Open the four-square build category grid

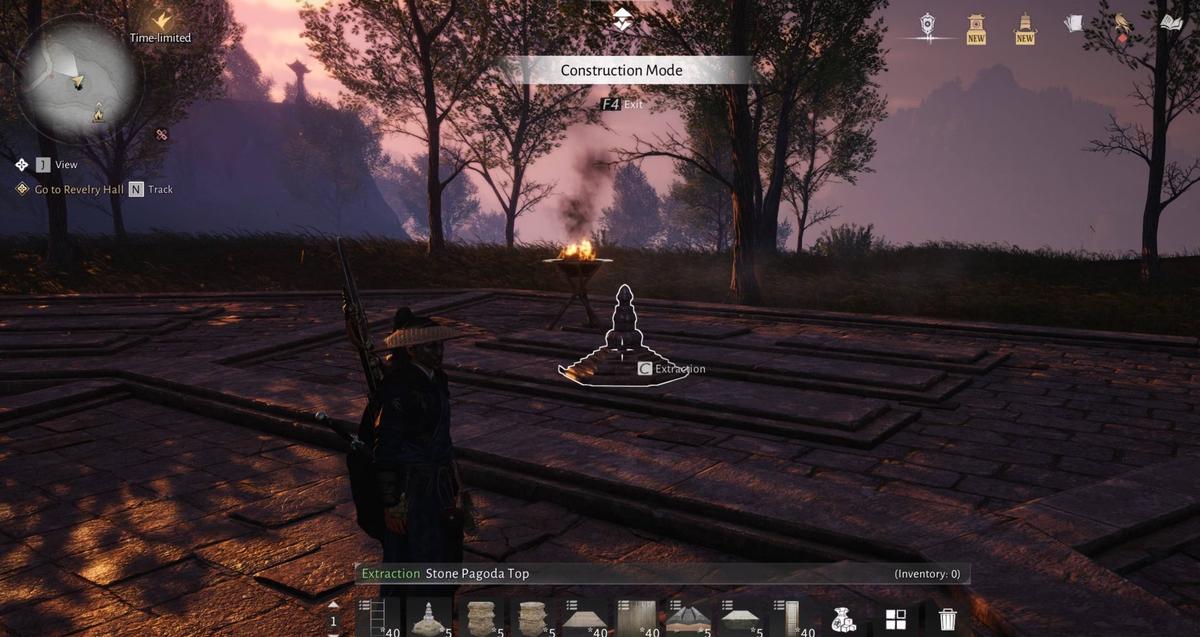tap(895, 619)
